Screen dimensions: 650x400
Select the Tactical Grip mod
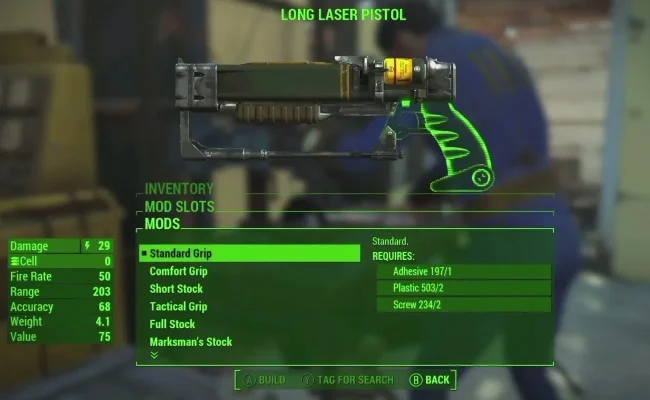pyautogui.click(x=179, y=306)
